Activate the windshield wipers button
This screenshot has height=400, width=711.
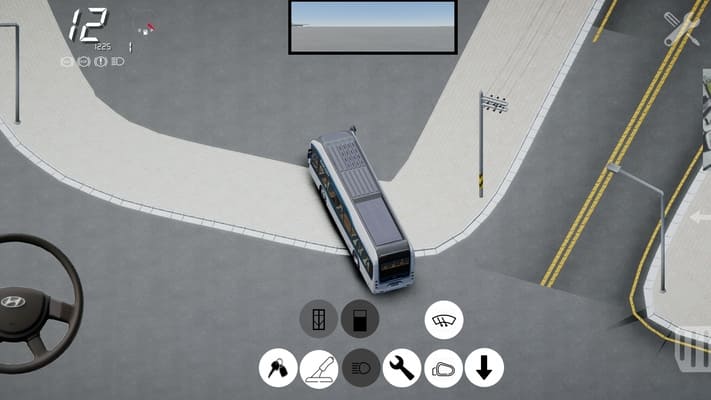443,320
